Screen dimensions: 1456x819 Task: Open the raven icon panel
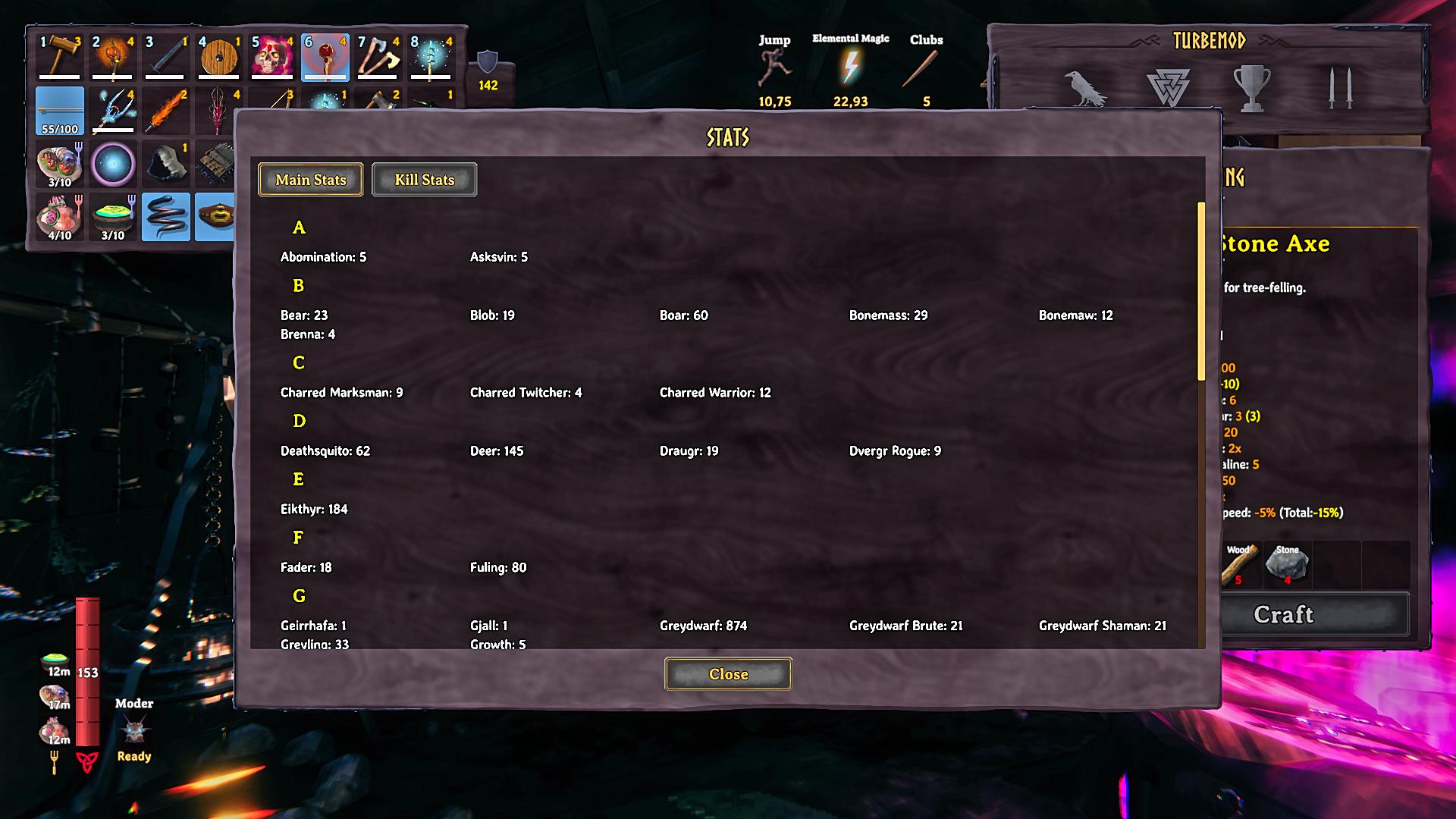point(1085,89)
